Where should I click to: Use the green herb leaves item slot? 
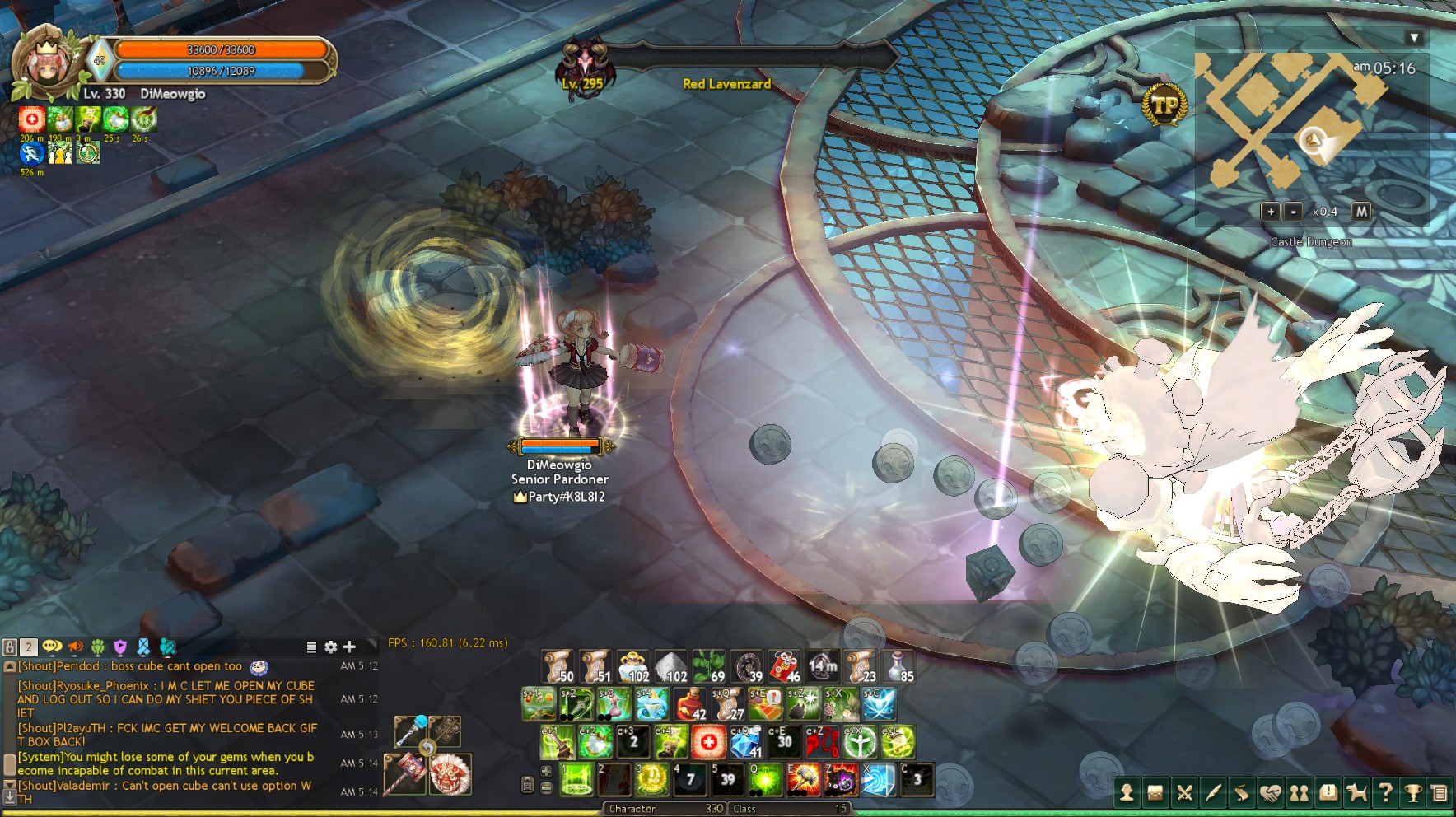point(710,666)
